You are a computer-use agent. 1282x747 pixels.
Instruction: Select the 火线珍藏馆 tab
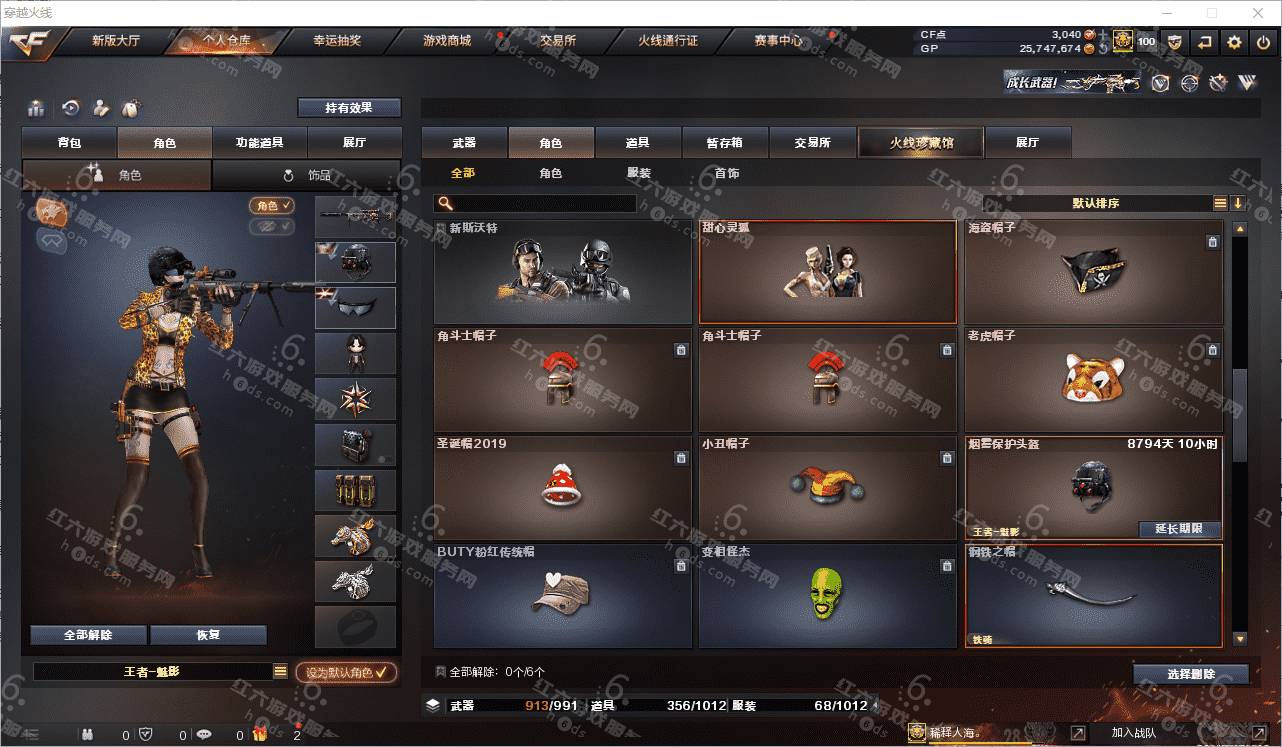point(921,143)
